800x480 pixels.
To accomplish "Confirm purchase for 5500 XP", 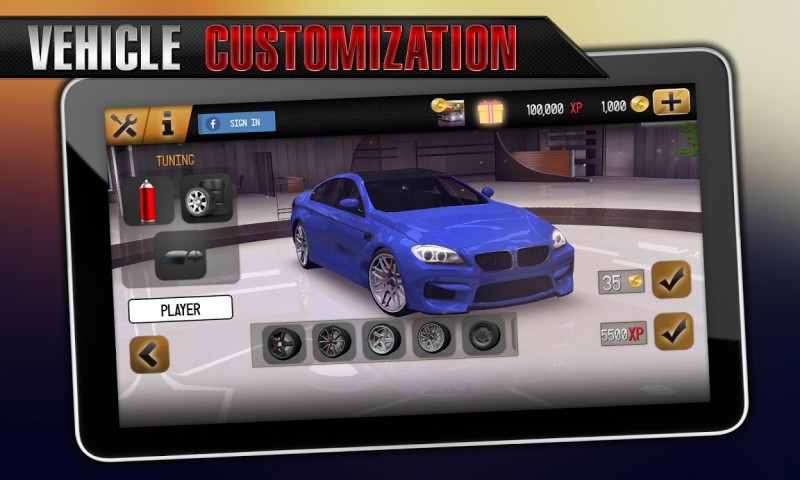I will (673, 330).
